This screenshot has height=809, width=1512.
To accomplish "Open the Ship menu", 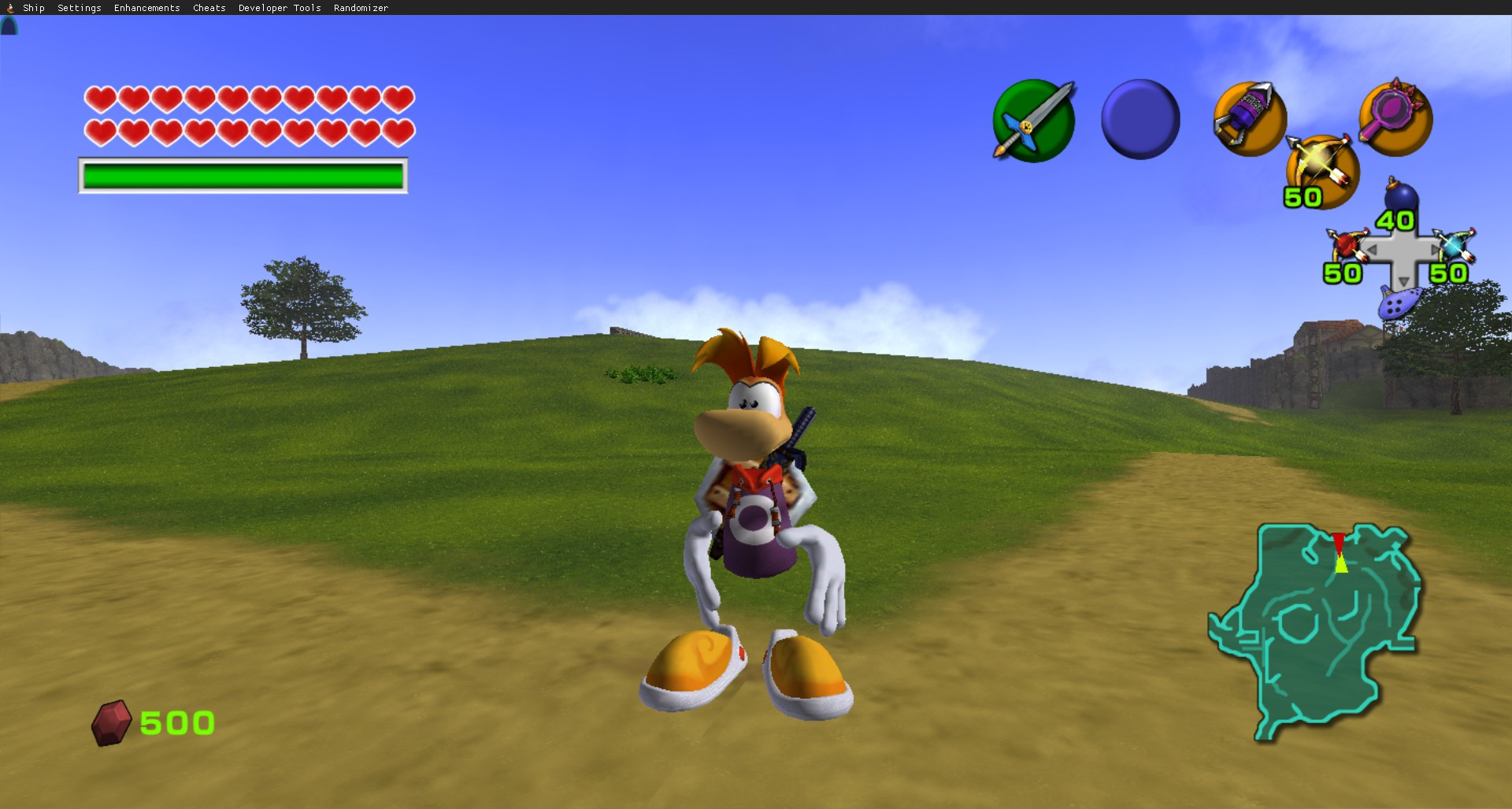I will coord(33,7).
